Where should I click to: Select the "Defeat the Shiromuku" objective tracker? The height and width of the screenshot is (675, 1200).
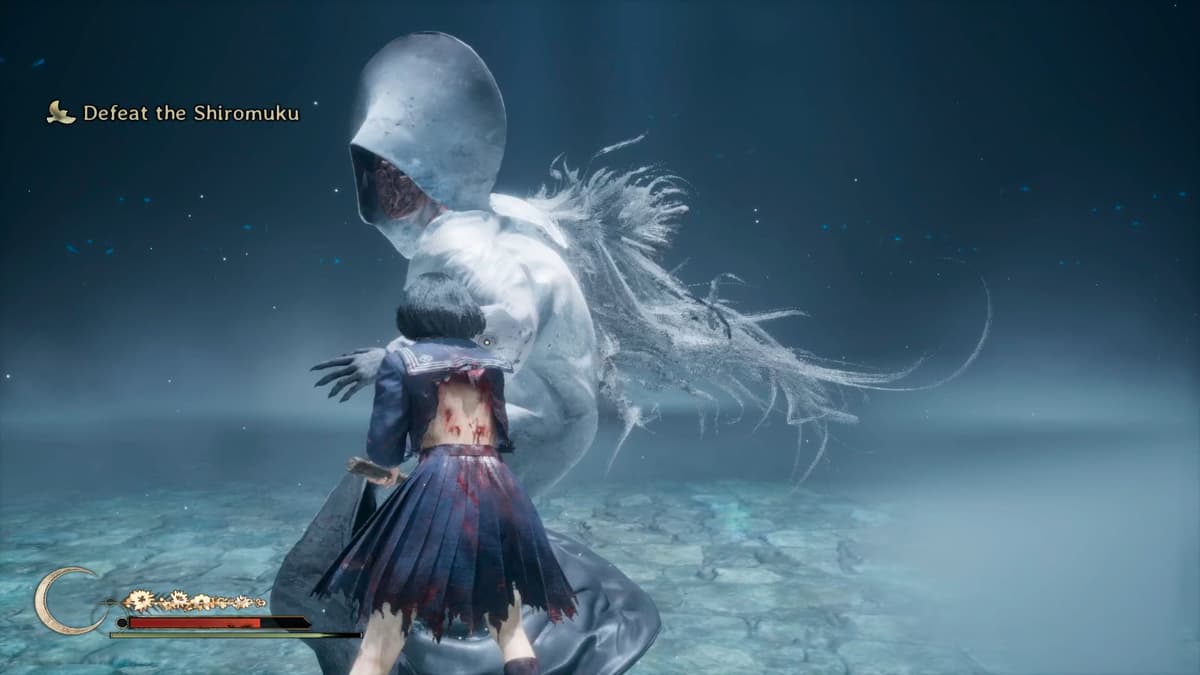click(x=190, y=113)
